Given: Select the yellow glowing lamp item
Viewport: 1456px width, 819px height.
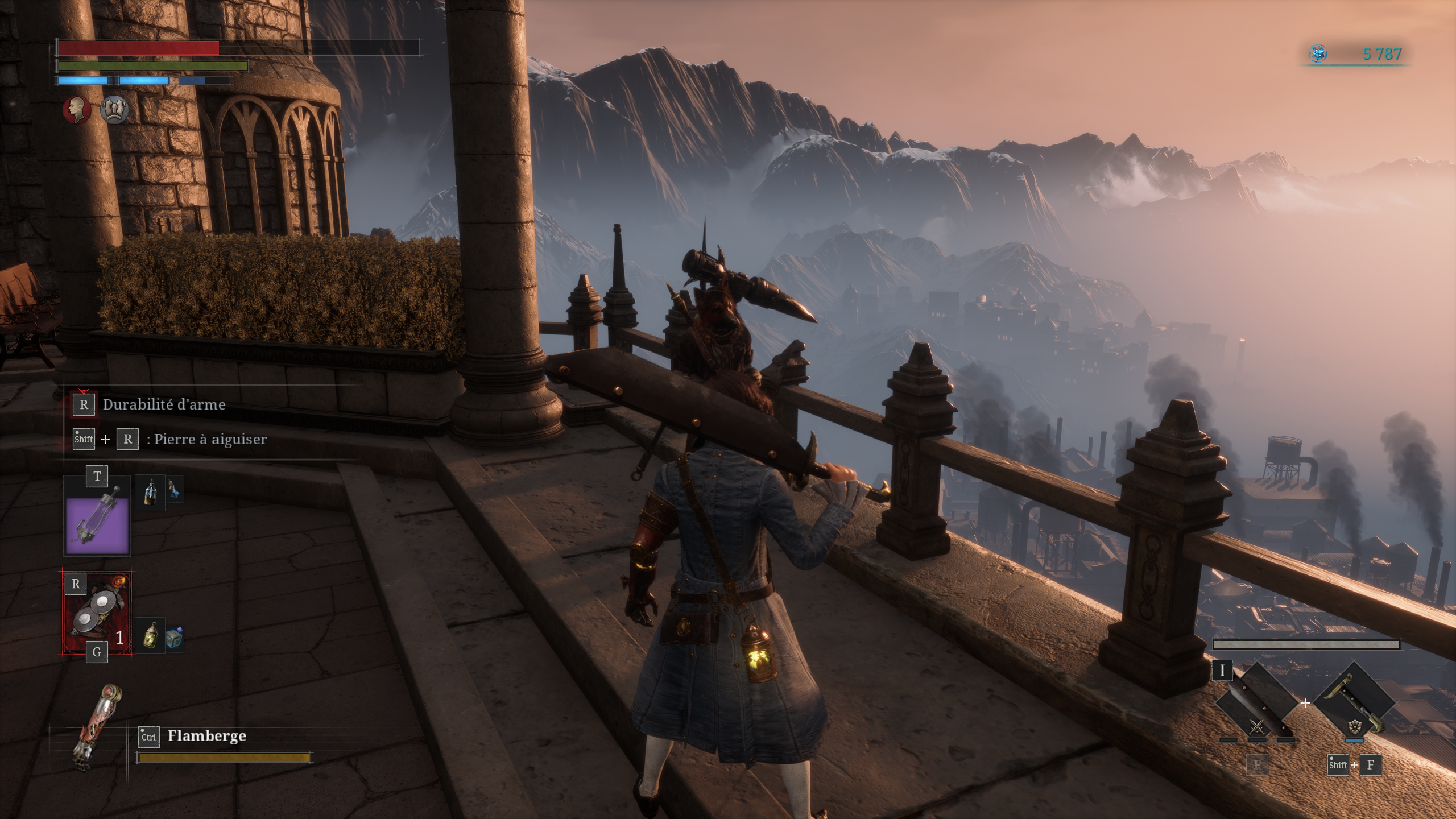Looking at the screenshot, I should 150,636.
